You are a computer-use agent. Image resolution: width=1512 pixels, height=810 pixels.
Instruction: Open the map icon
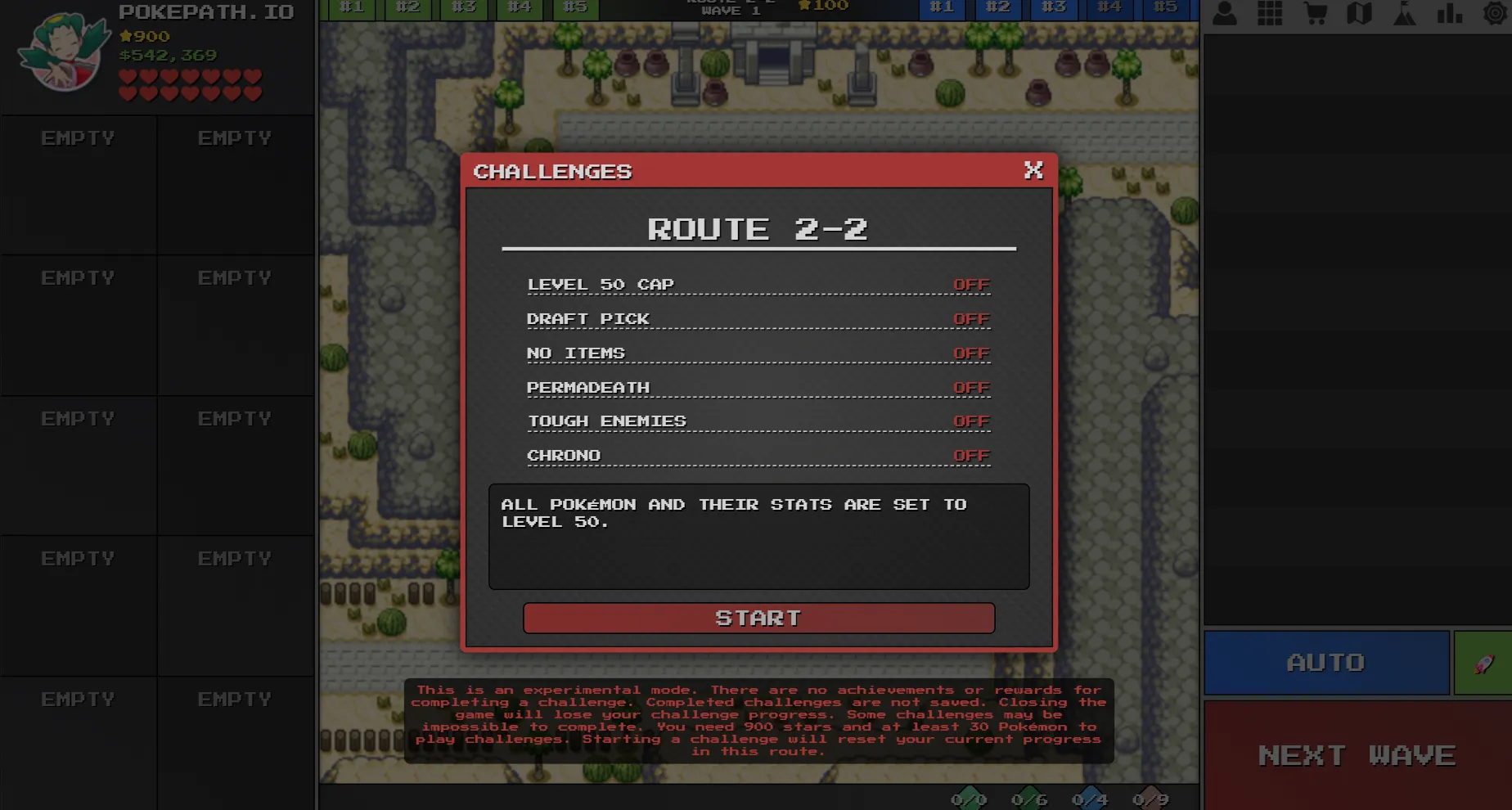coord(1360,13)
